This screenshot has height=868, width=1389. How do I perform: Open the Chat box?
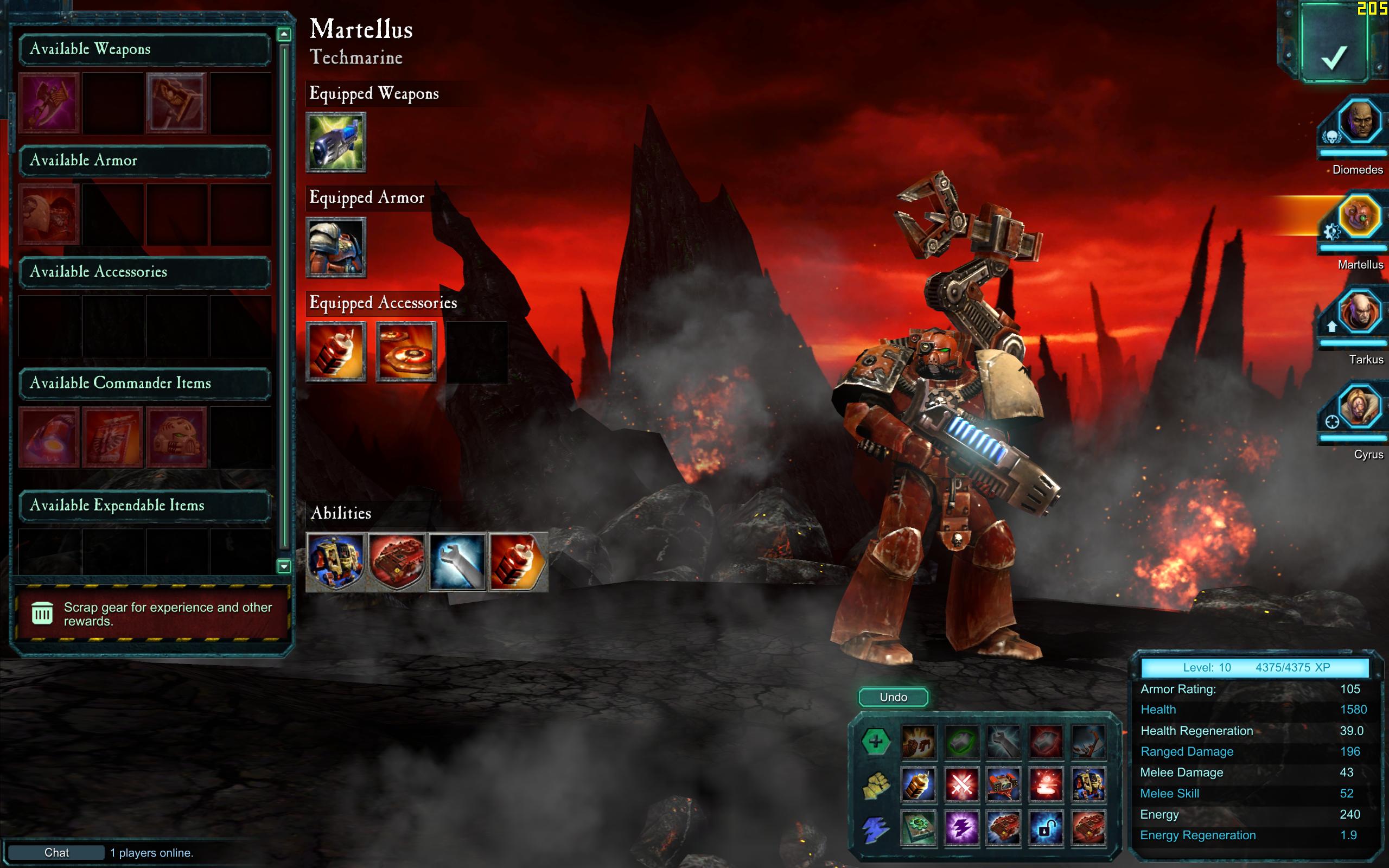coord(56,852)
